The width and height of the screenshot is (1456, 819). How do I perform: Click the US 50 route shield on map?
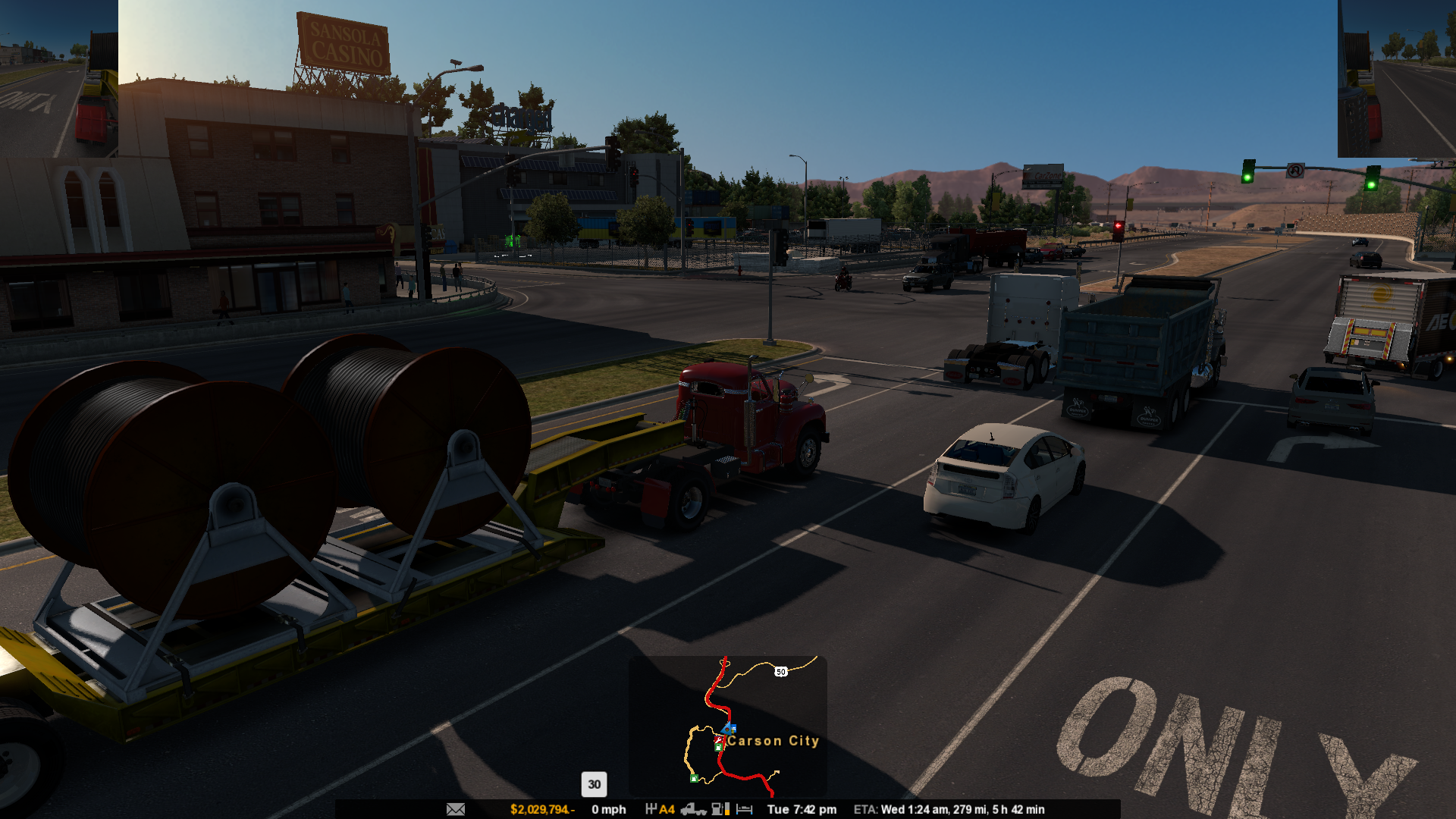pyautogui.click(x=781, y=672)
